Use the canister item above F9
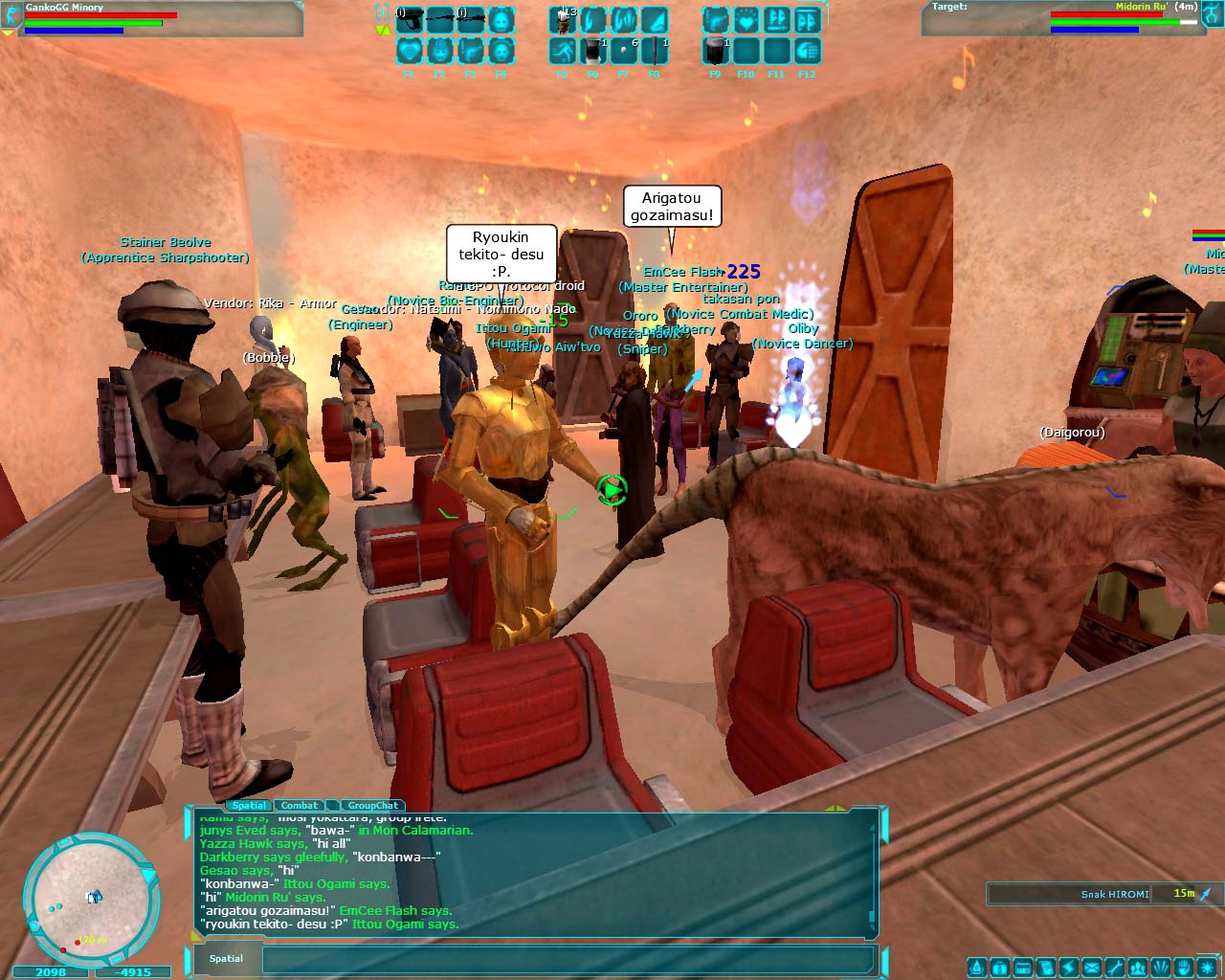The width and height of the screenshot is (1225, 980). tap(715, 50)
